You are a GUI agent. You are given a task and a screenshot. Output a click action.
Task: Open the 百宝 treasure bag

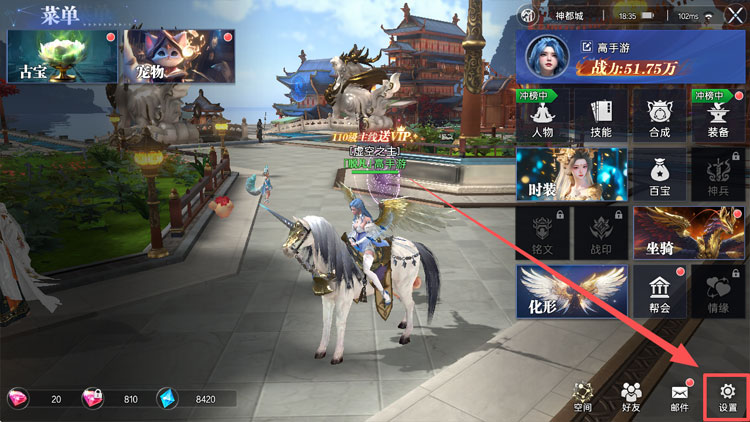coord(659,174)
